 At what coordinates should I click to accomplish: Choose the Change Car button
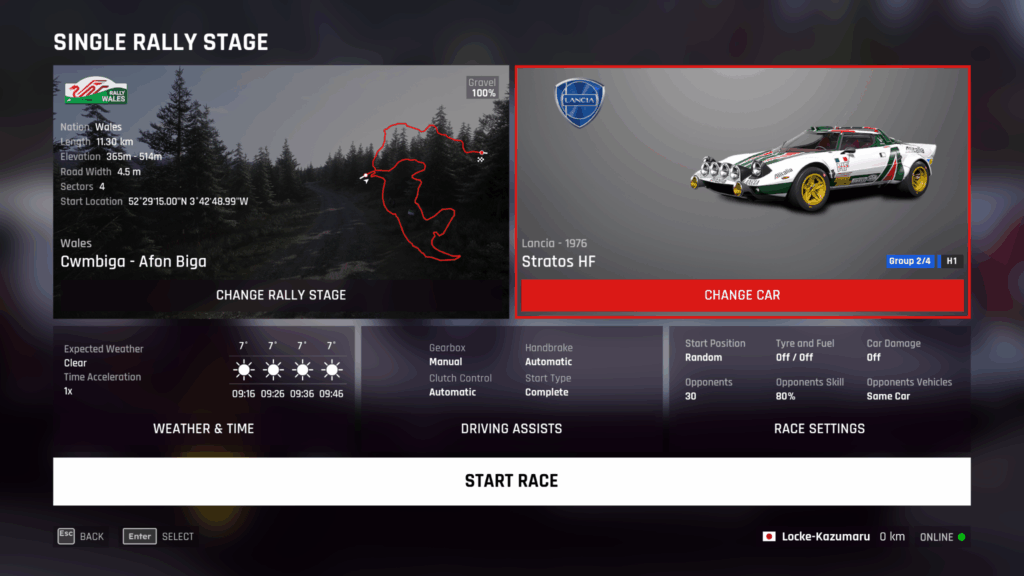(742, 295)
